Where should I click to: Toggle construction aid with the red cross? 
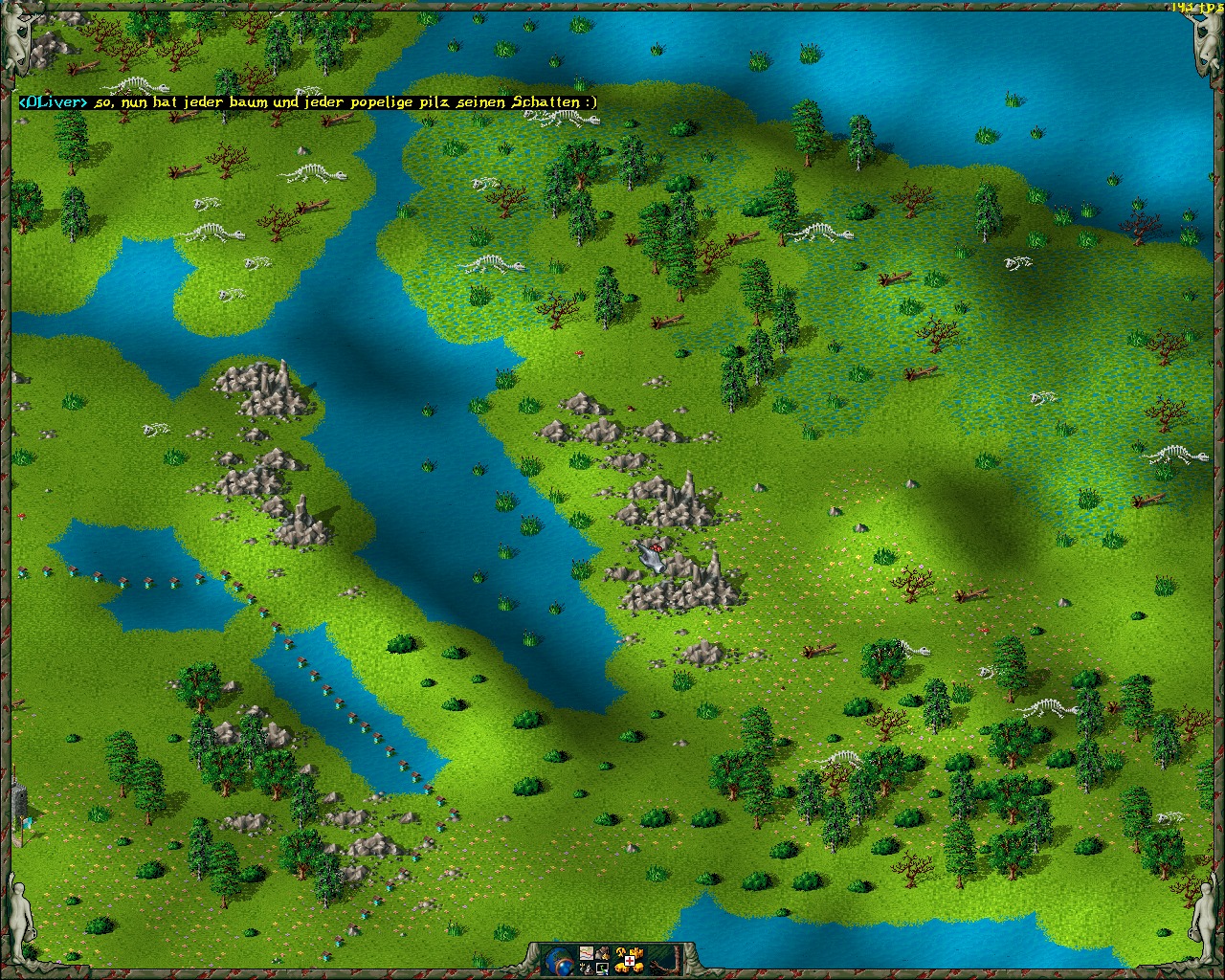pos(630,961)
